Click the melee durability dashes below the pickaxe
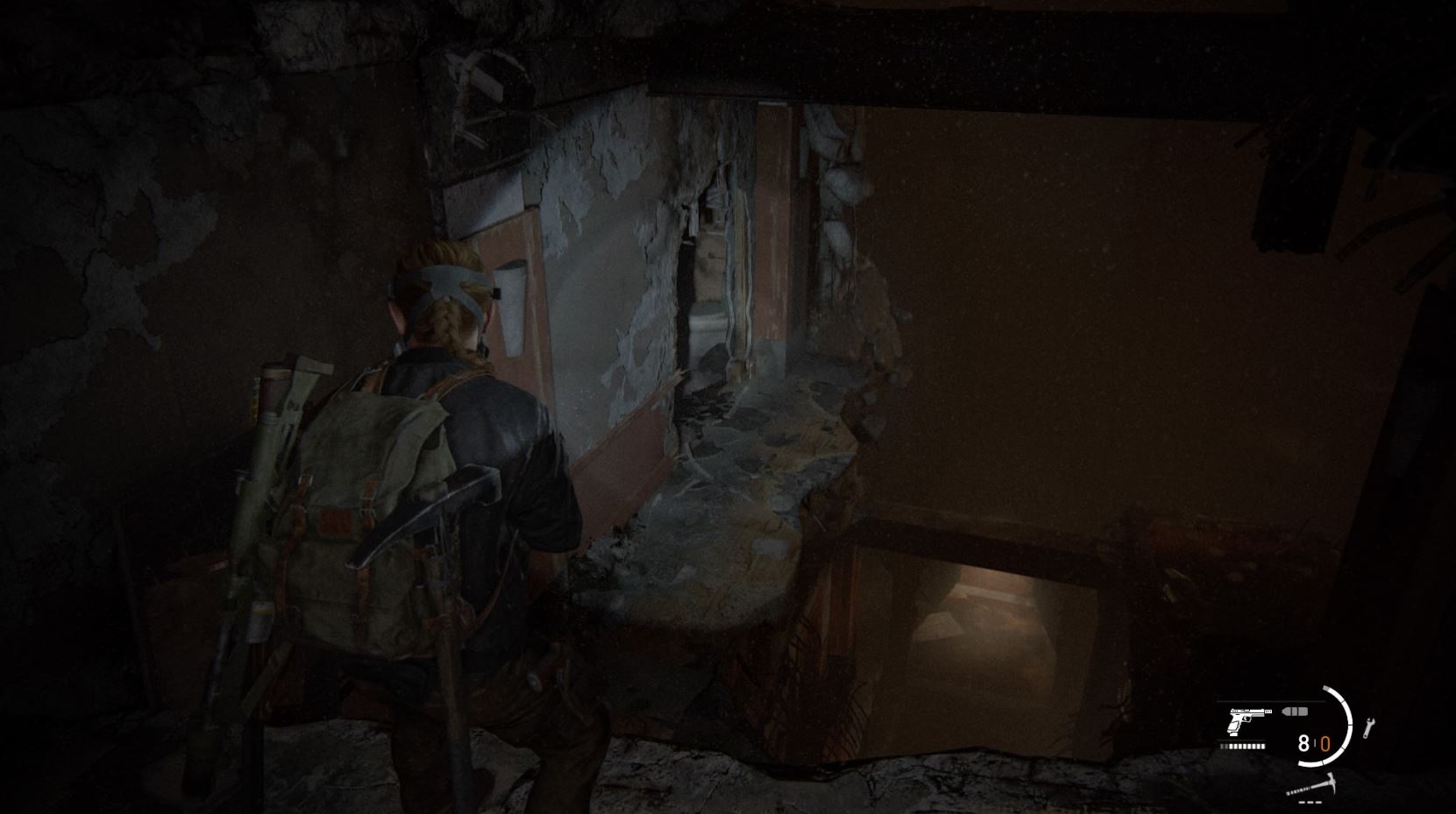Image resolution: width=1456 pixels, height=814 pixels. coord(1310,802)
